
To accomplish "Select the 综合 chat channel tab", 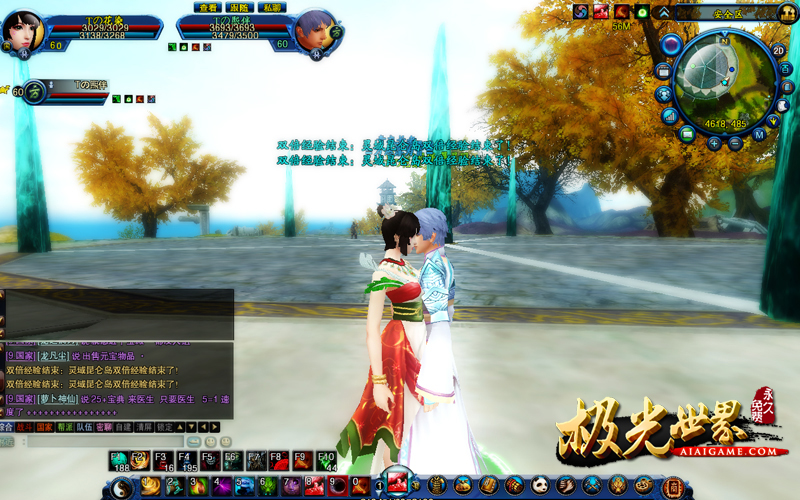I will (7, 427).
